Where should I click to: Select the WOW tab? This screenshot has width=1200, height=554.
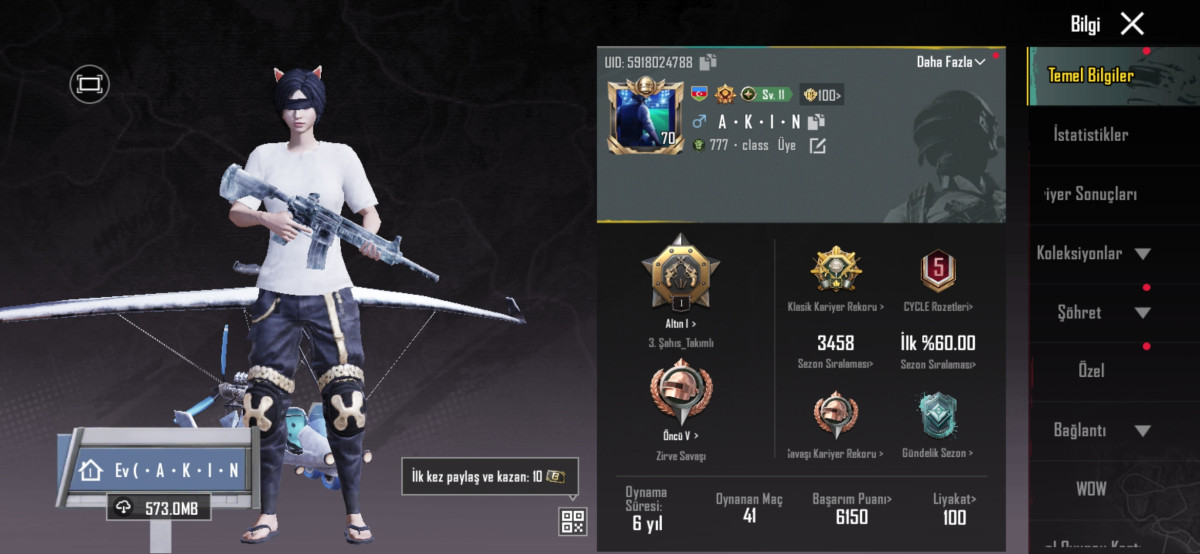coord(1091,489)
